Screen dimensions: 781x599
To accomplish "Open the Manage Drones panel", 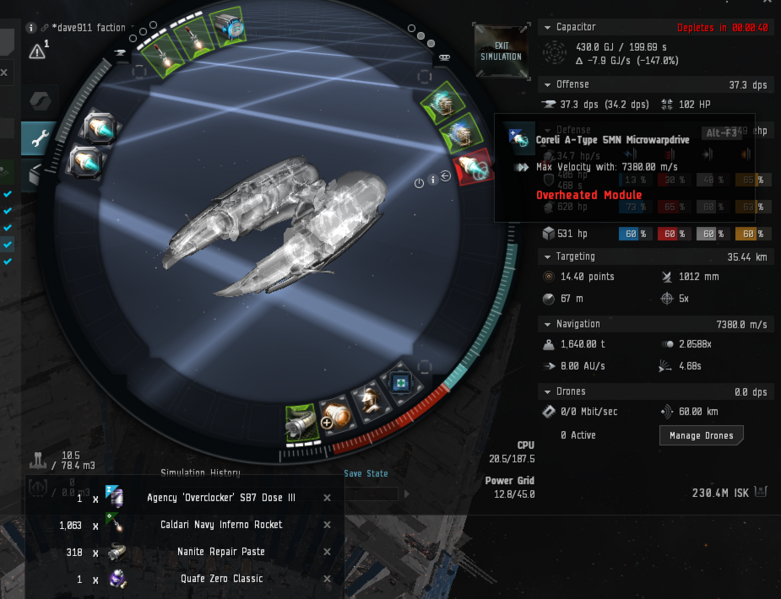I will 701,435.
